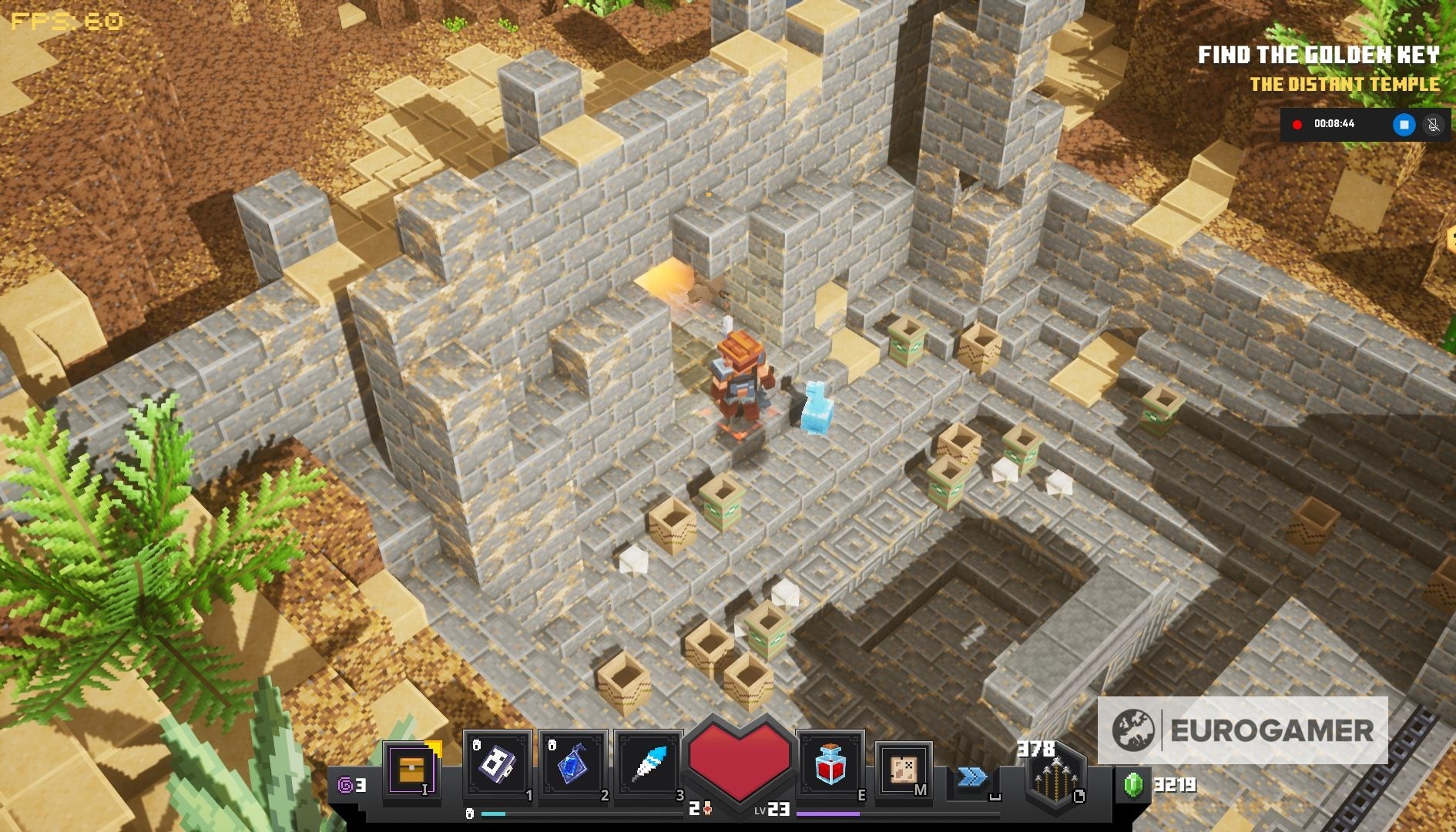Screen dimensions: 1456x832
Task: Open the inventory via the chest icon
Action: [x=413, y=770]
